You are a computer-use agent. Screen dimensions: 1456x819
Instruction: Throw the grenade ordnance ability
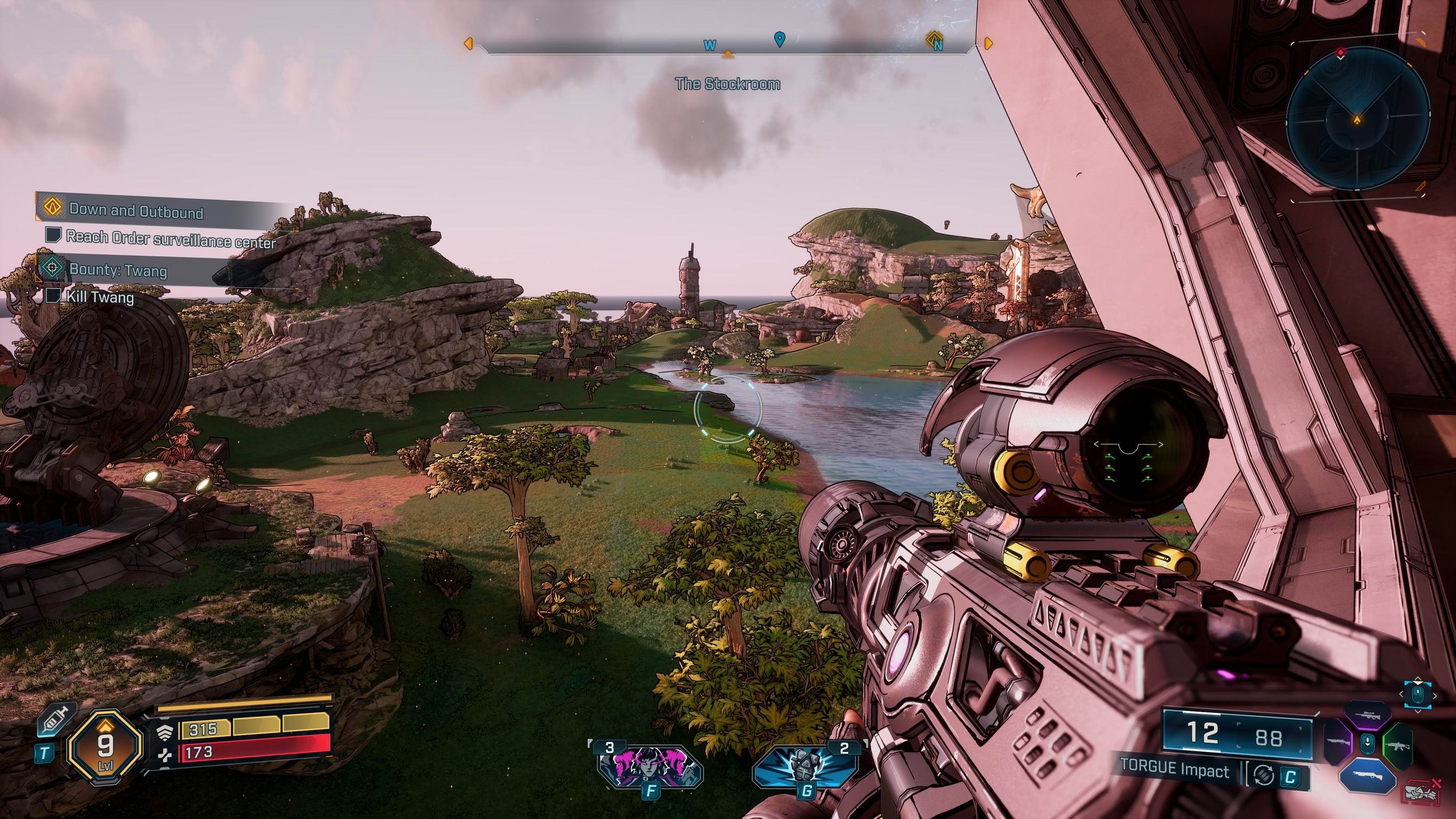click(x=805, y=766)
